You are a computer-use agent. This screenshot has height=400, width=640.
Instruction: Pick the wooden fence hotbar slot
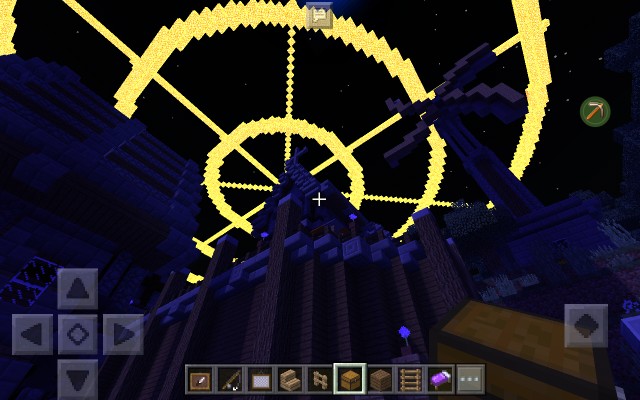pyautogui.click(x=320, y=380)
